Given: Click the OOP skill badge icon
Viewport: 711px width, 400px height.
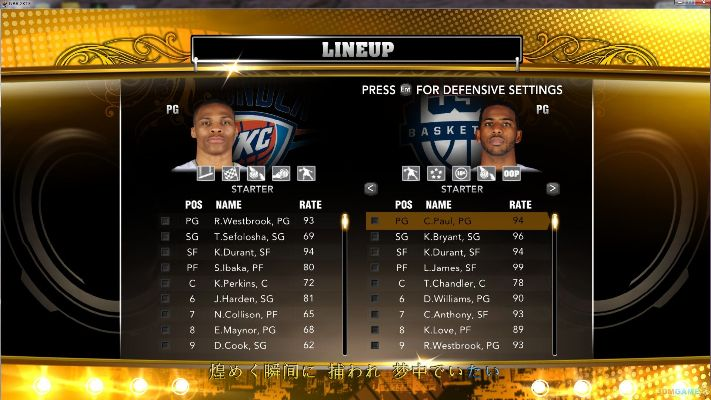Looking at the screenshot, I should point(512,173).
